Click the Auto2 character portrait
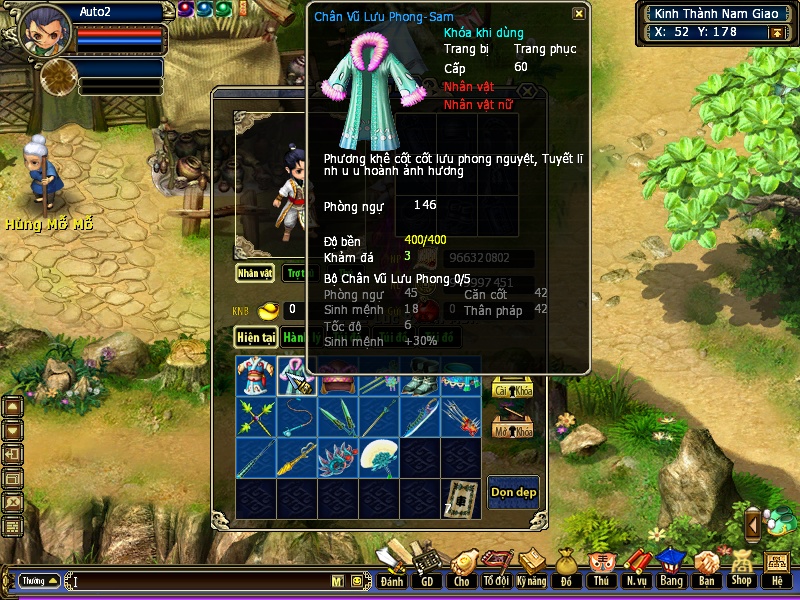The height and width of the screenshot is (600, 800). pyautogui.click(x=45, y=32)
